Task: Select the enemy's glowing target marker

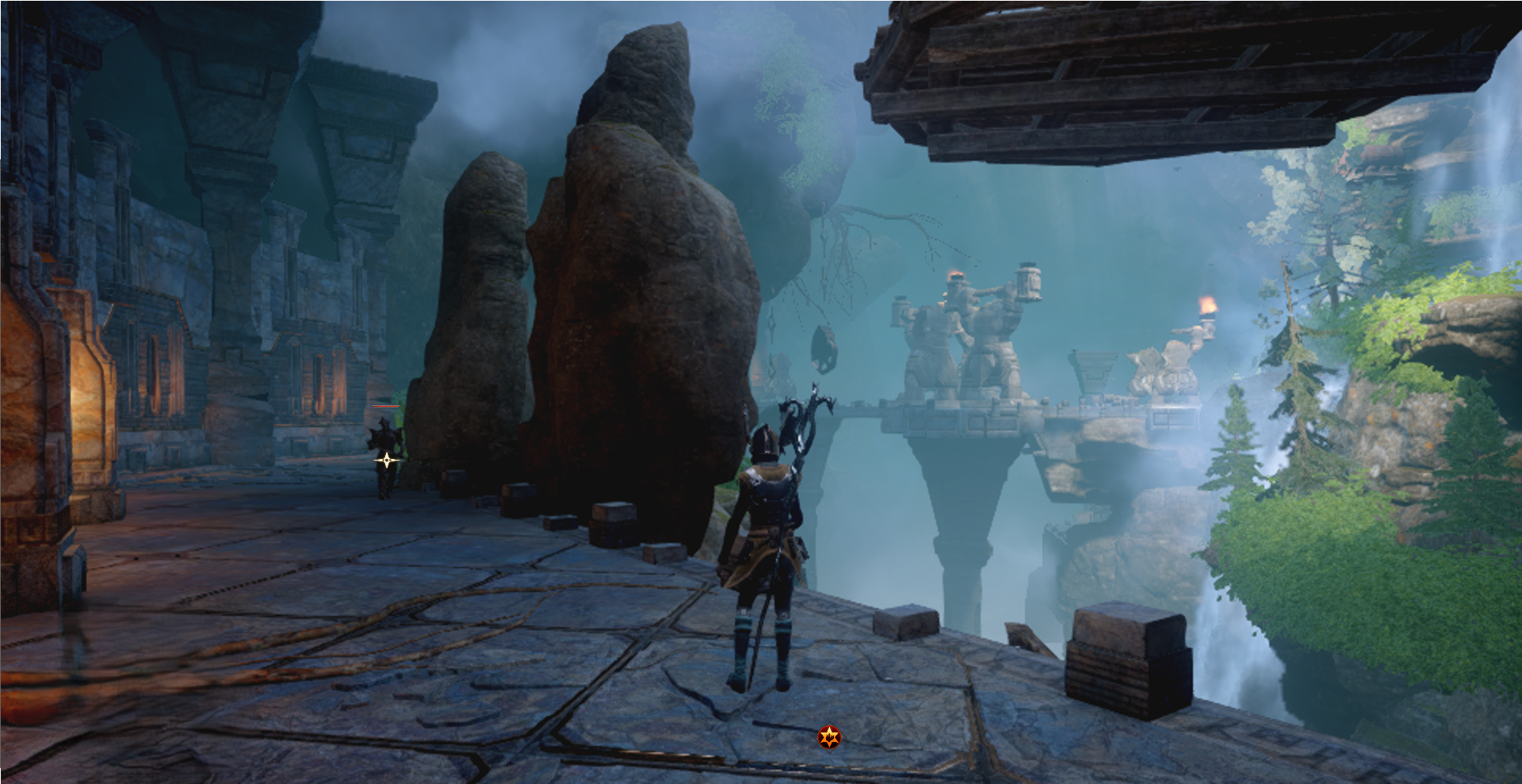Action: click(x=386, y=460)
